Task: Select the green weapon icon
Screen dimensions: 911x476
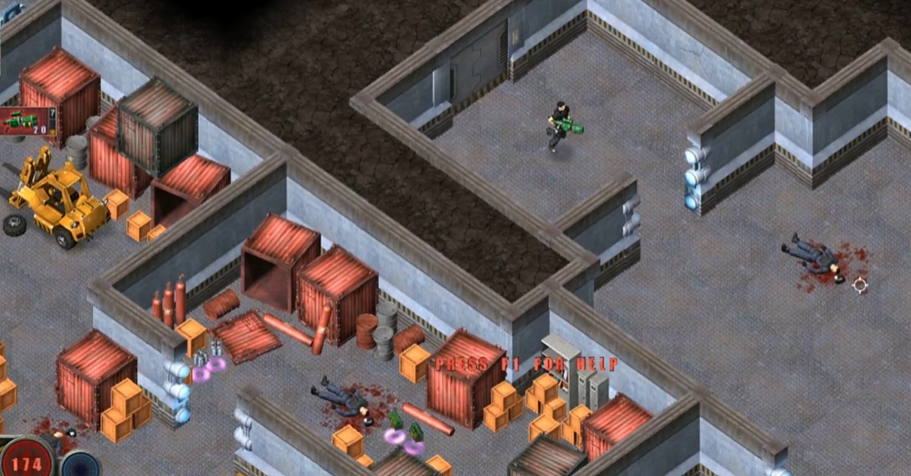Action: (x=25, y=121)
